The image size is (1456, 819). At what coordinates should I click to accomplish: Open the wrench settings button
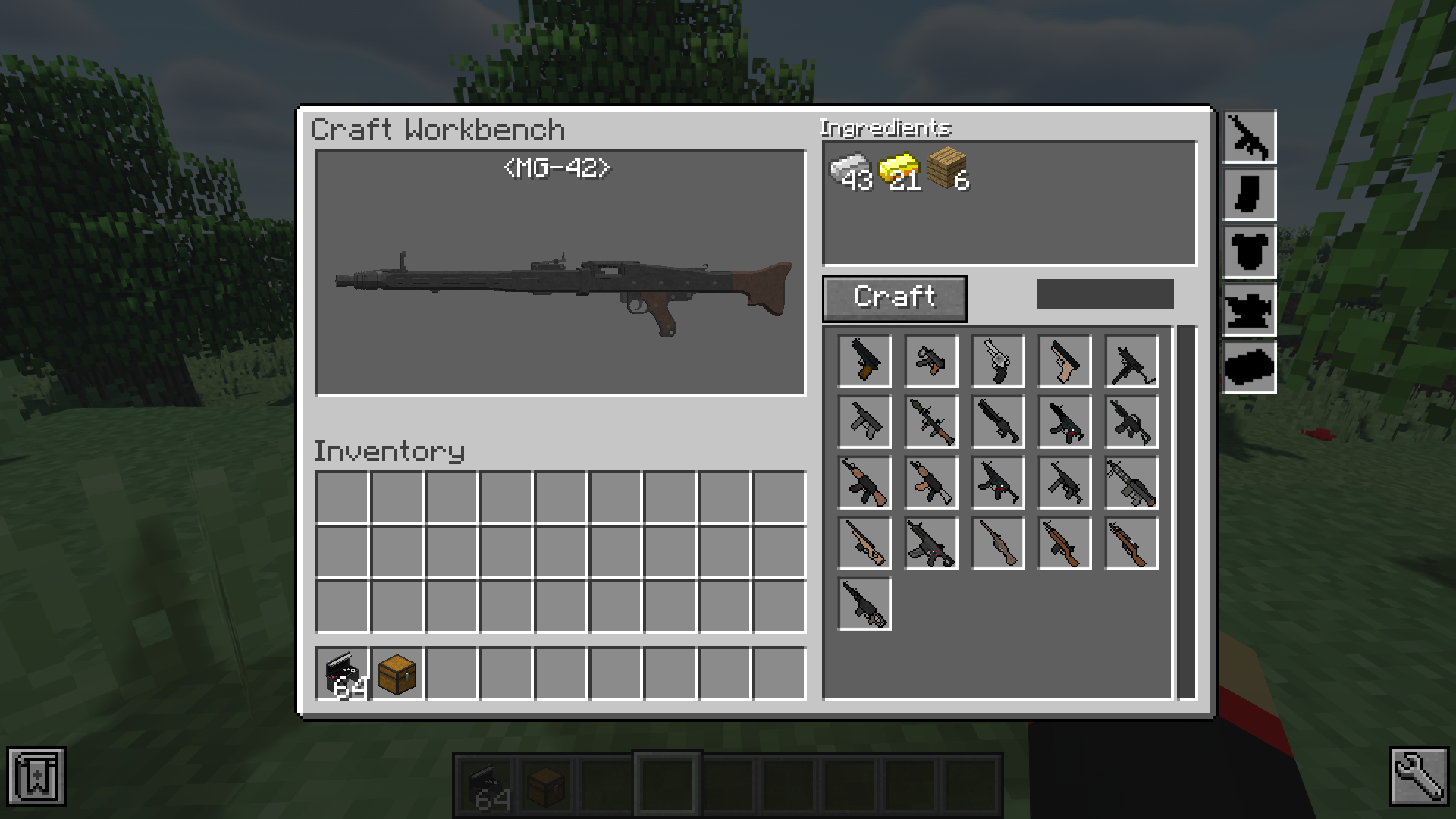point(1419,776)
